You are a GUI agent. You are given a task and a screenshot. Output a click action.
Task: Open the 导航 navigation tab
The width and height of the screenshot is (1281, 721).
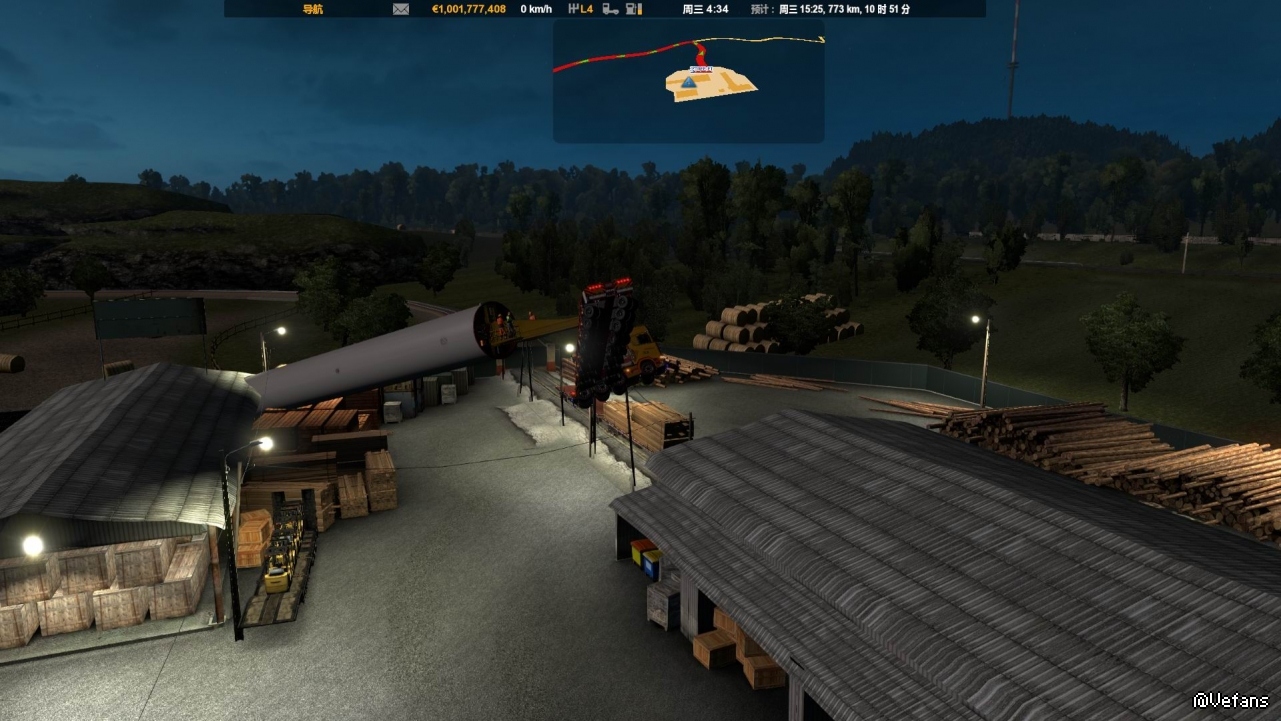[x=313, y=9]
